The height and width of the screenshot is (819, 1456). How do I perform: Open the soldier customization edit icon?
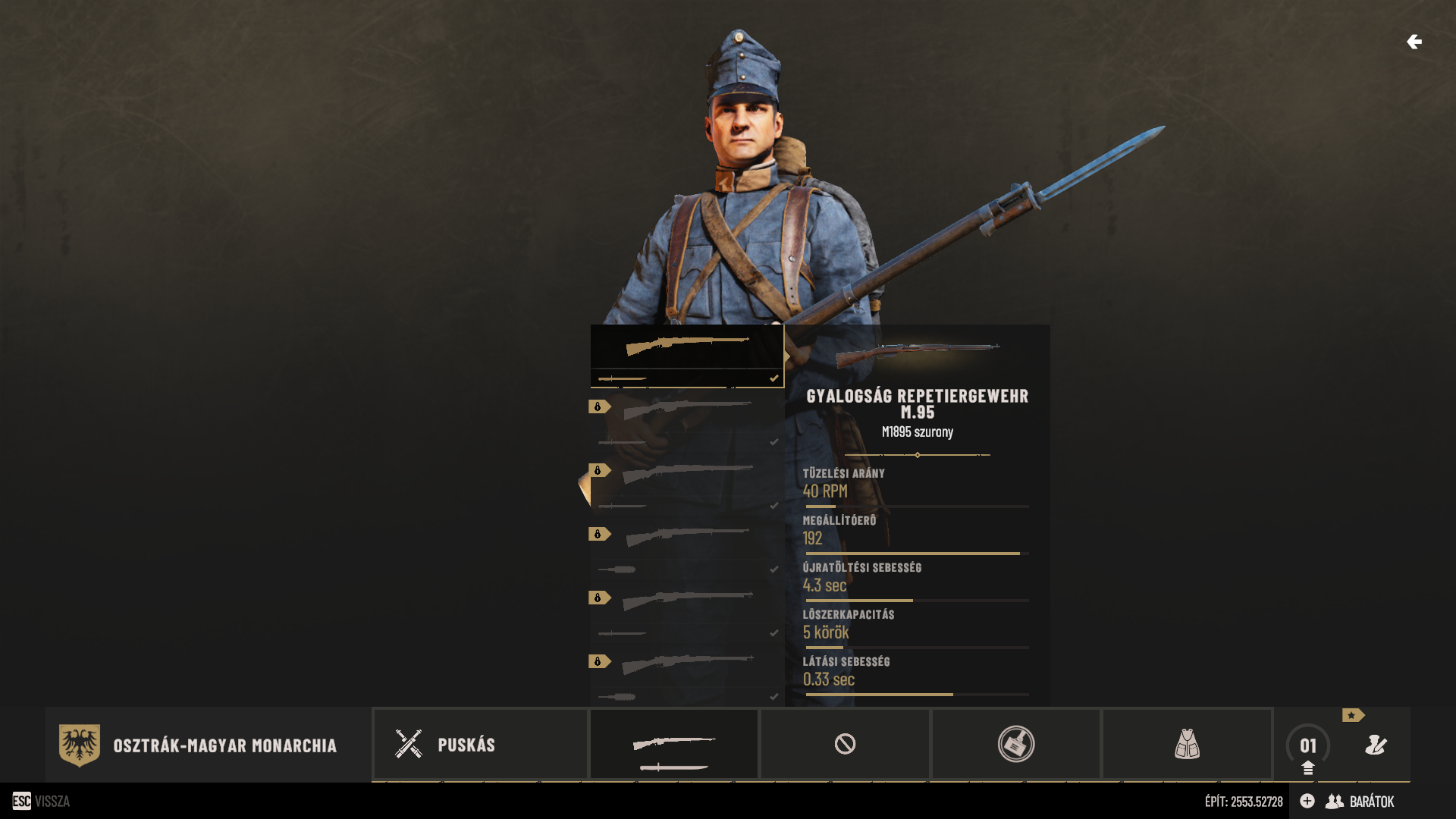tap(1376, 745)
